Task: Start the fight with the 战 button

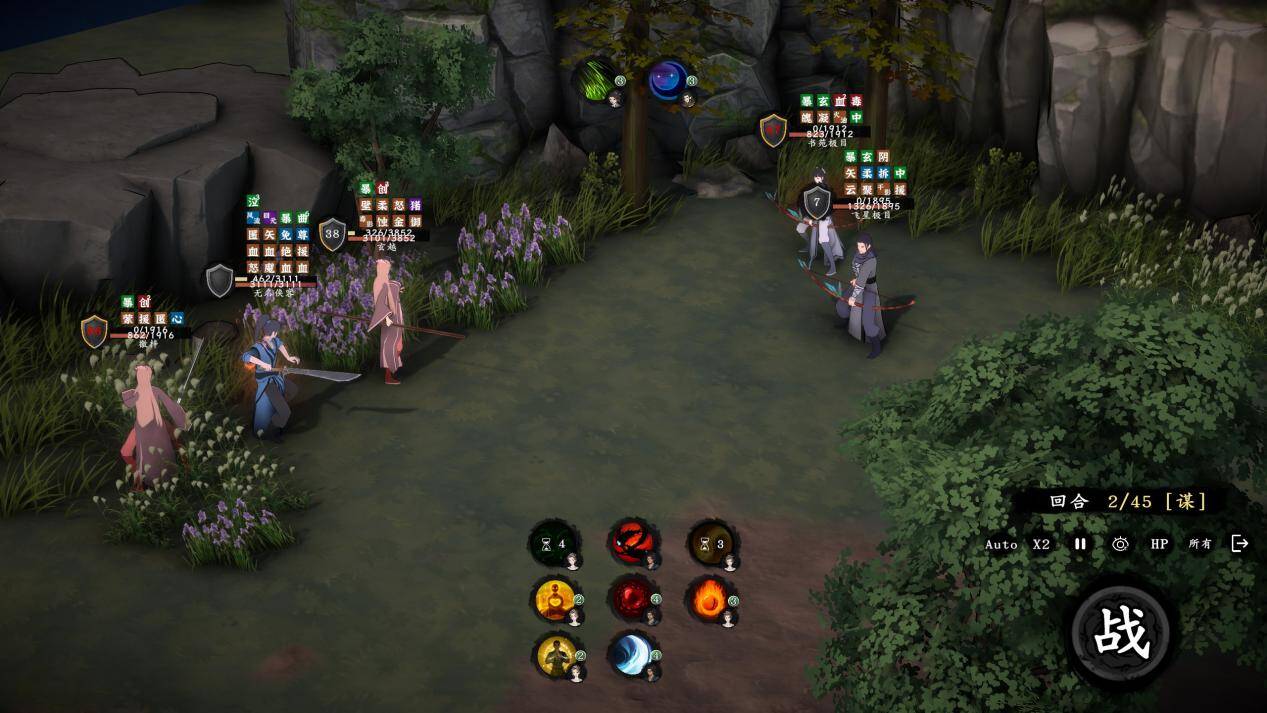Action: [x=1121, y=633]
